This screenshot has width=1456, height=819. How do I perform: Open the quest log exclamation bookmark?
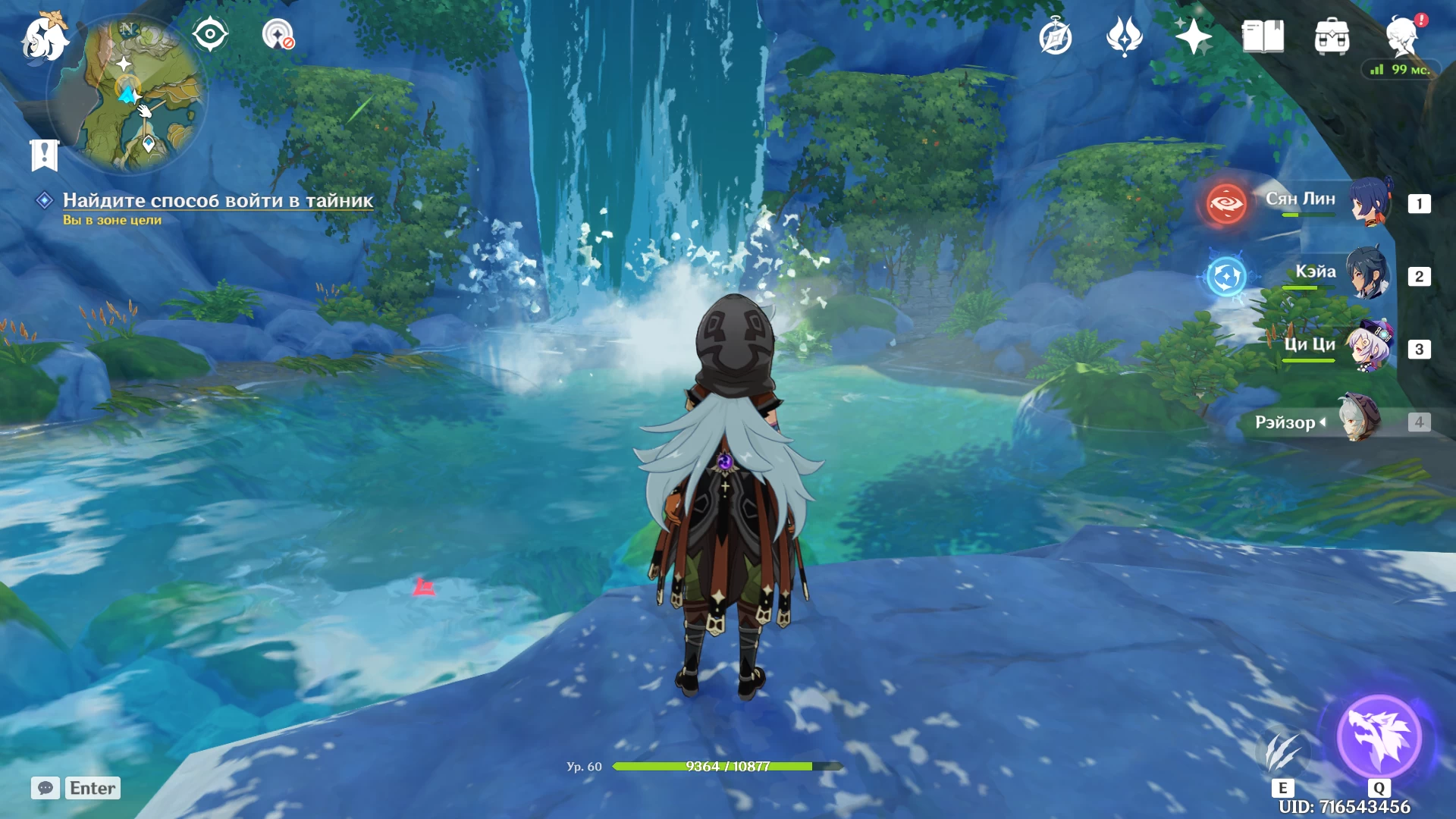(44, 155)
